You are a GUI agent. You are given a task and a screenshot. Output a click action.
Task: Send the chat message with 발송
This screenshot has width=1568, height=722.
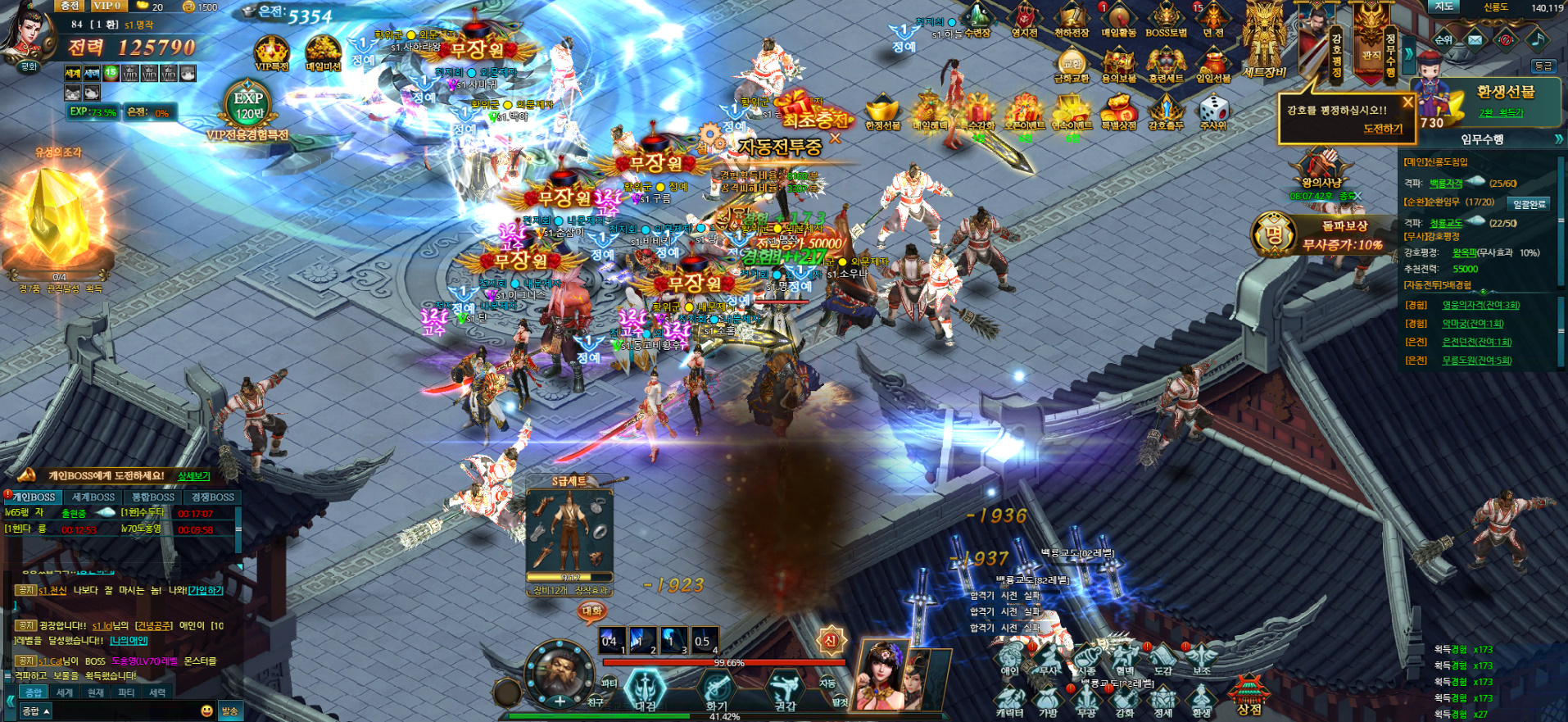229,711
